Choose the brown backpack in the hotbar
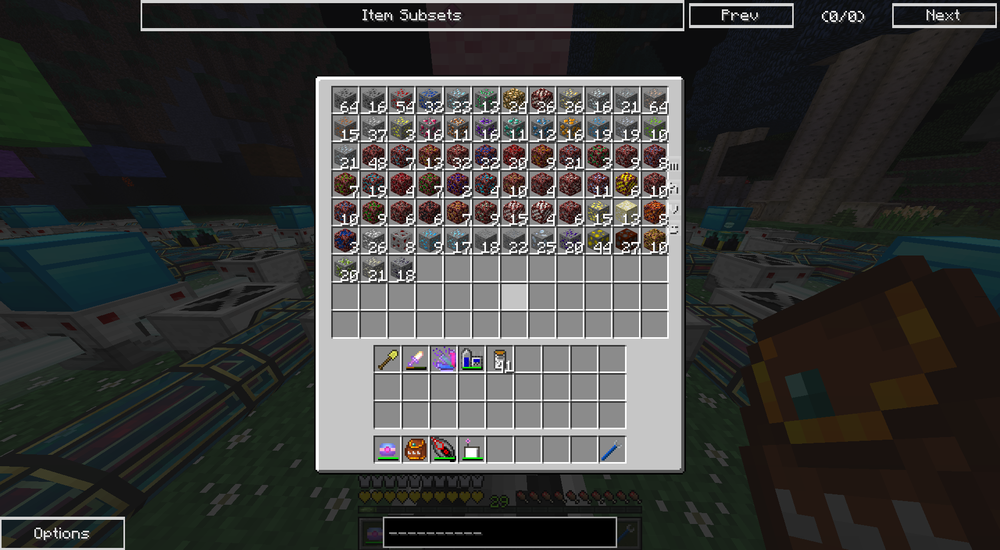 pyautogui.click(x=416, y=449)
